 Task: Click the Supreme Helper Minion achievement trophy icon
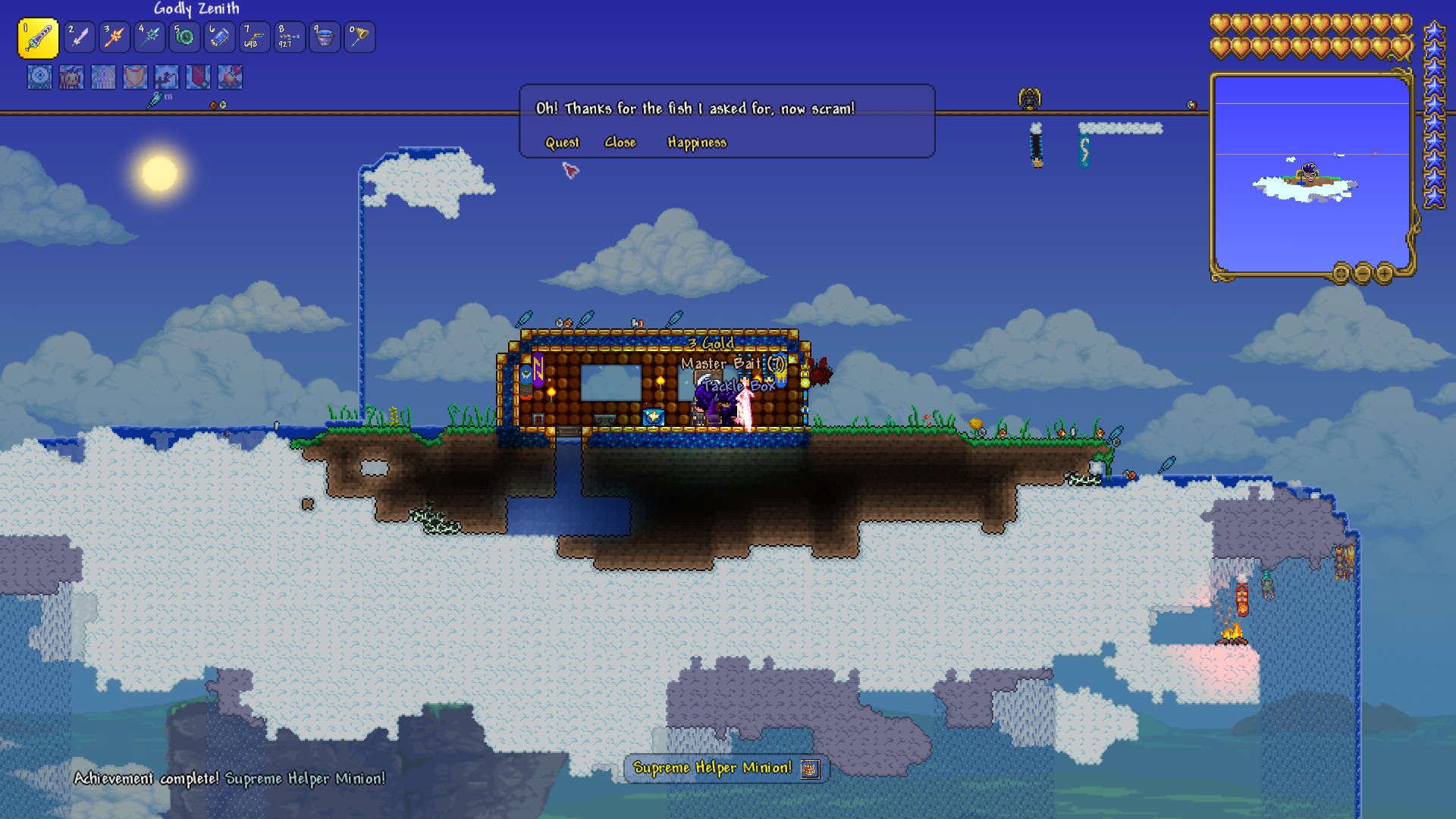pos(810,768)
